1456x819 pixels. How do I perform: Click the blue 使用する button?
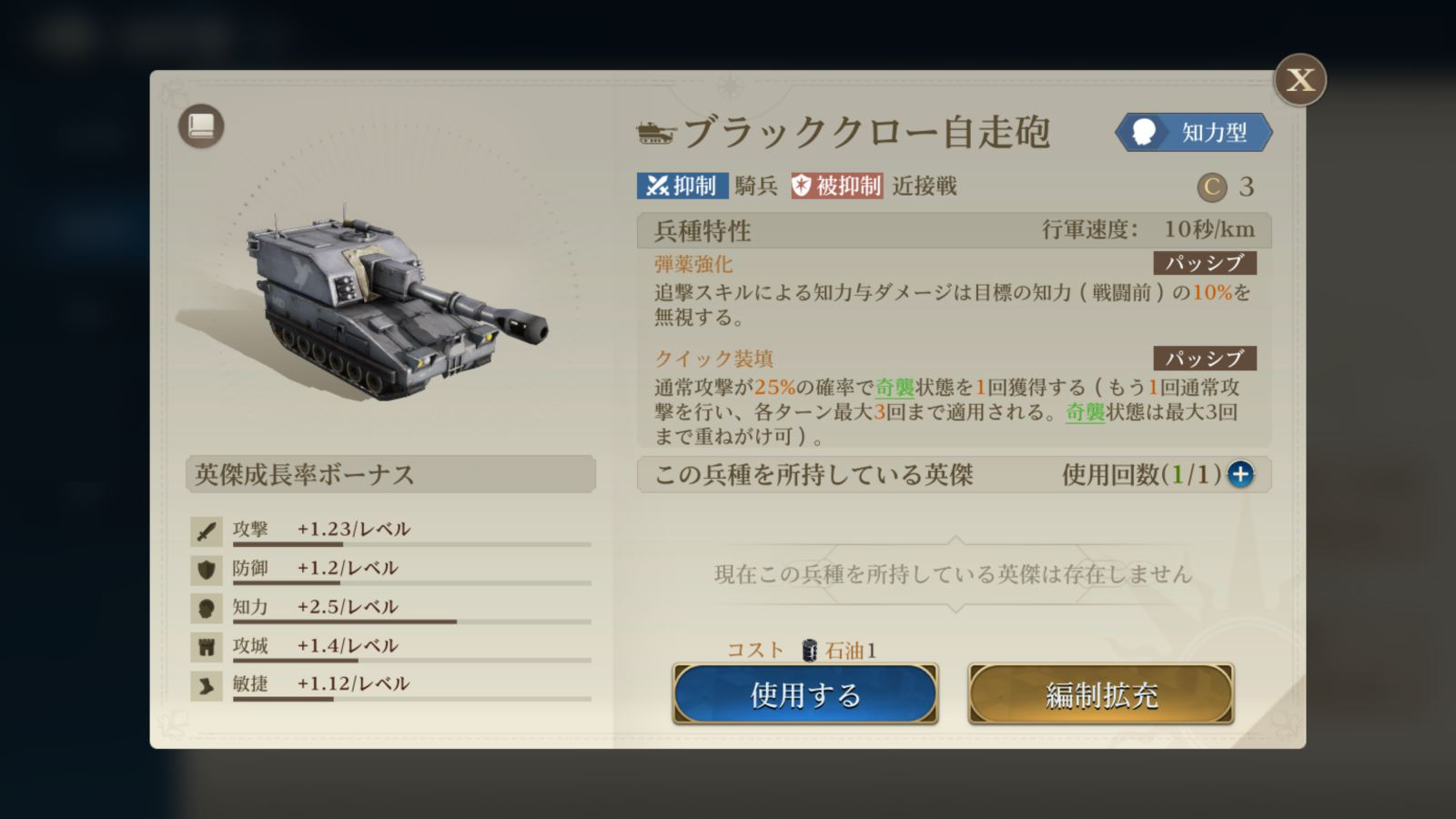(x=805, y=694)
